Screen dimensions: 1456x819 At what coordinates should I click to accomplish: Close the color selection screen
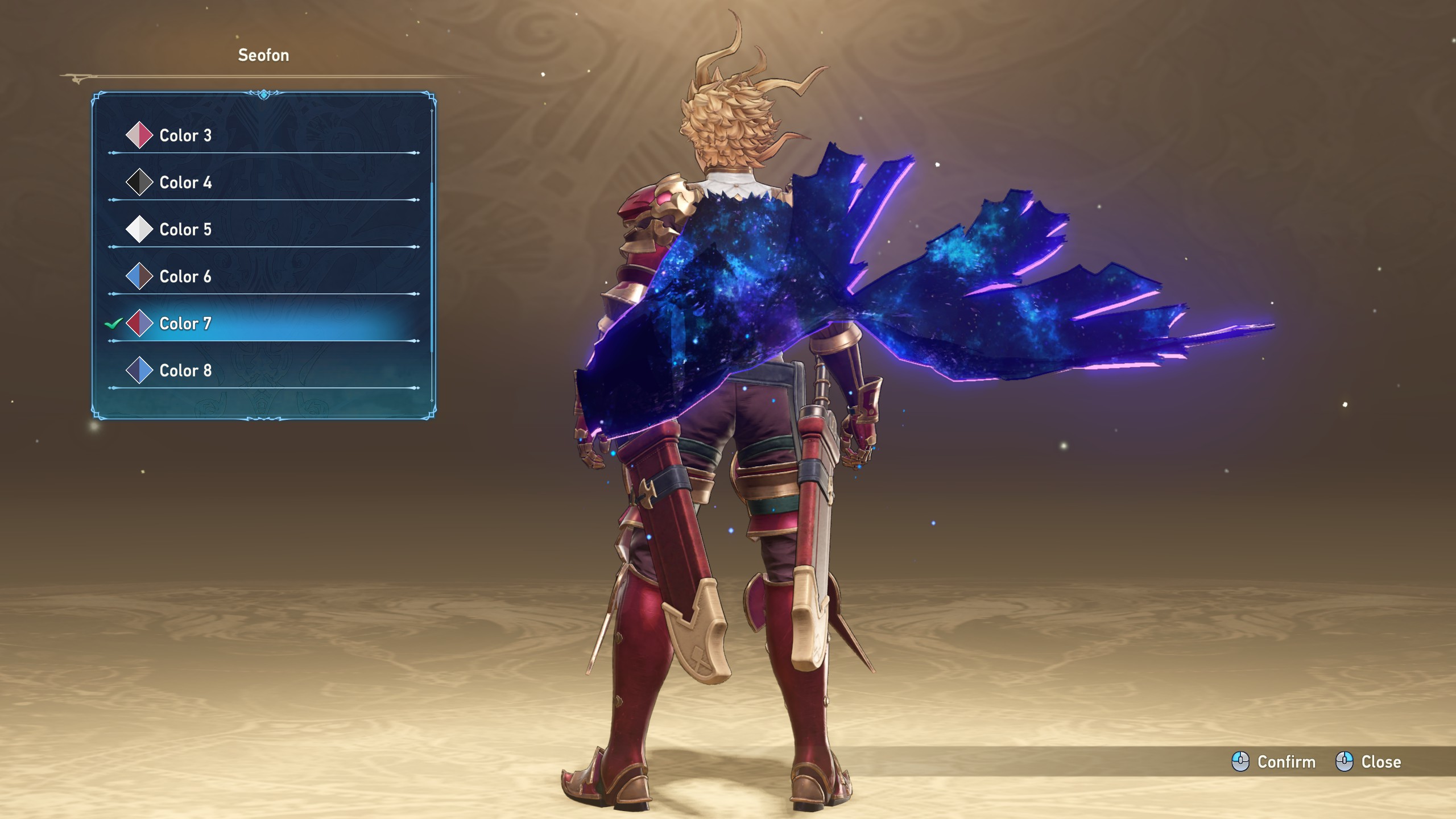click(x=1368, y=762)
